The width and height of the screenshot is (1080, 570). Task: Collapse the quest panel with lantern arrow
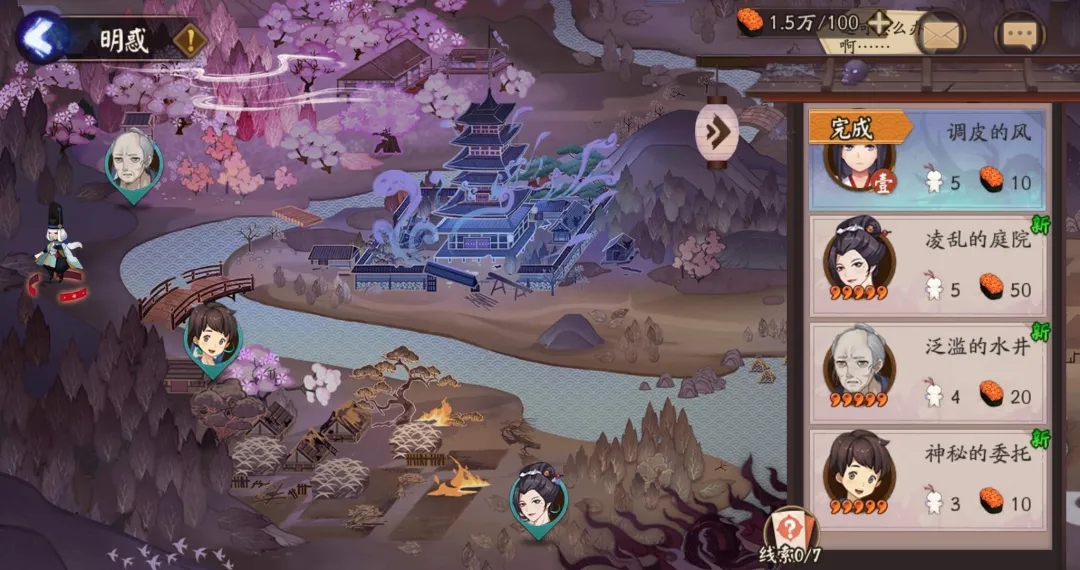pos(717,130)
